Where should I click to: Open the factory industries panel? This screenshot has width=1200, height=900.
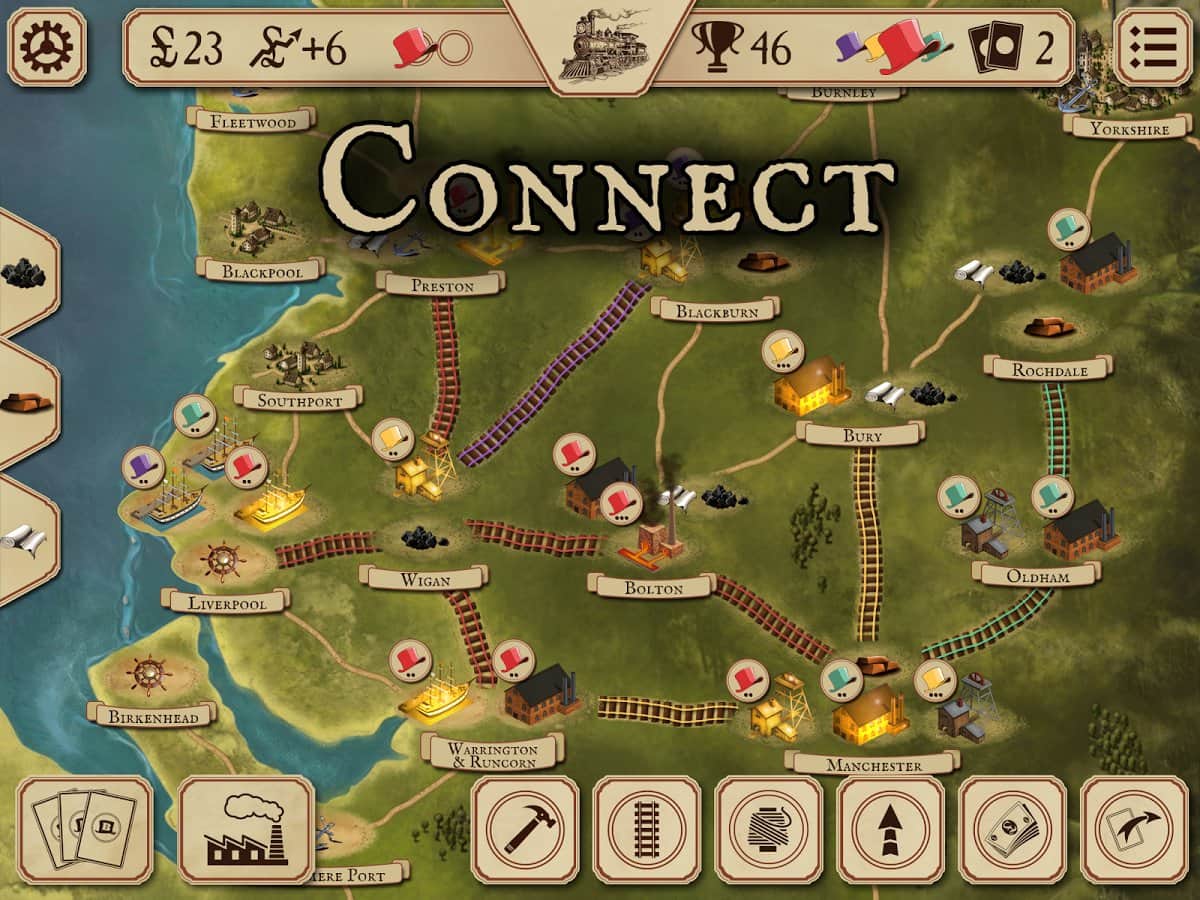[246, 830]
